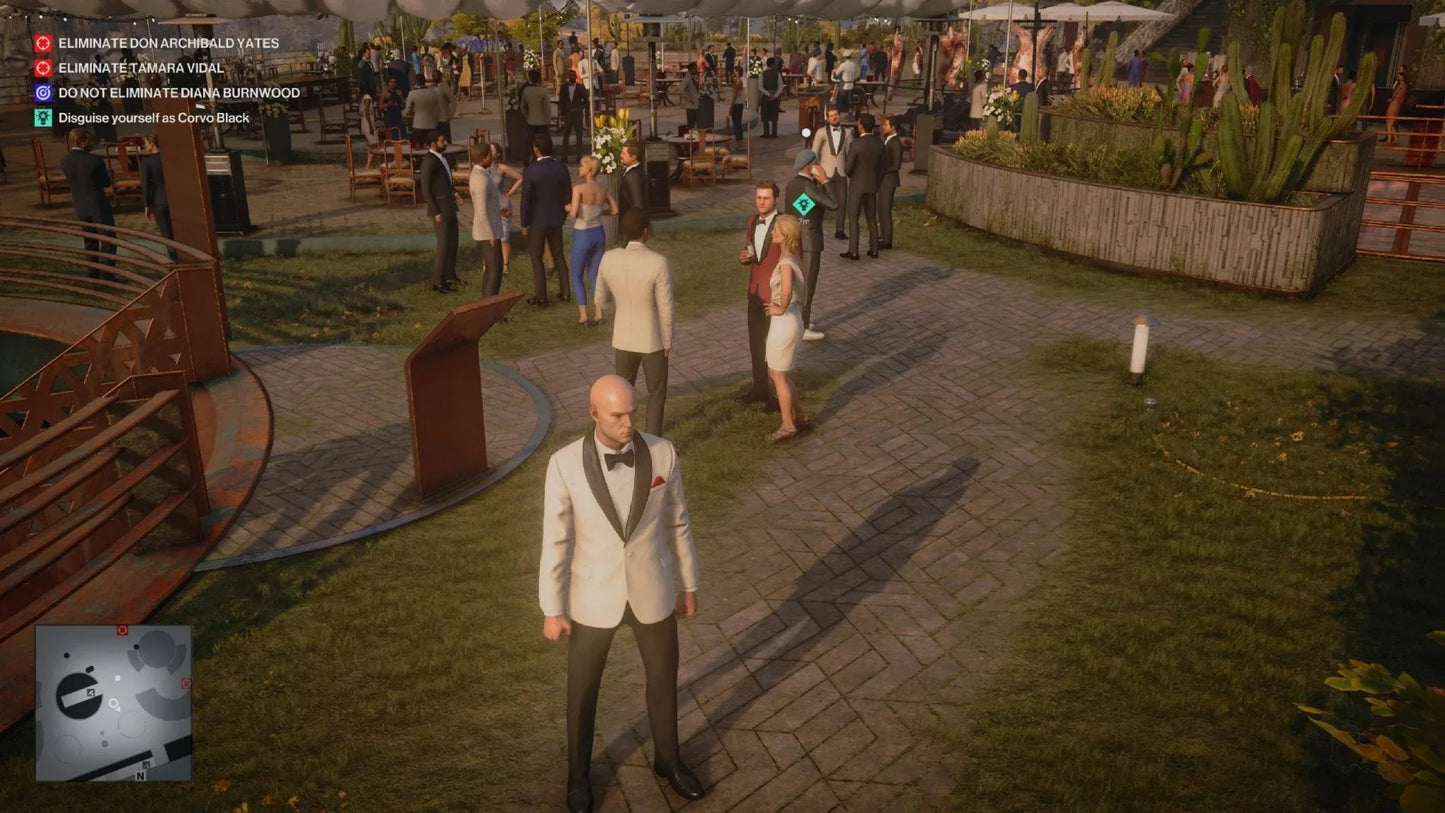Open the minimap

[113, 703]
